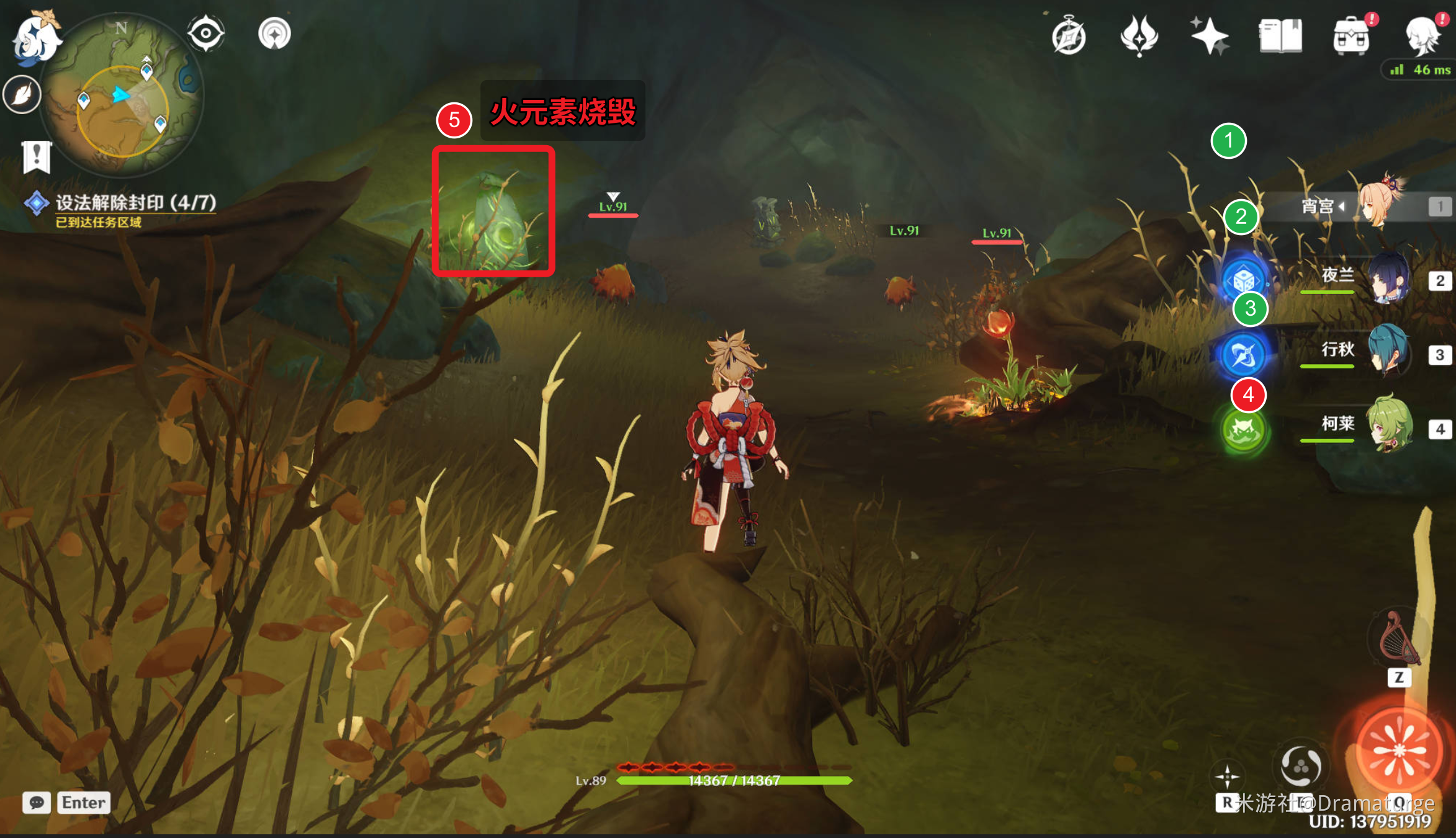Toggle elemental sight eye icon
The width and height of the screenshot is (1456, 838).
point(206,33)
